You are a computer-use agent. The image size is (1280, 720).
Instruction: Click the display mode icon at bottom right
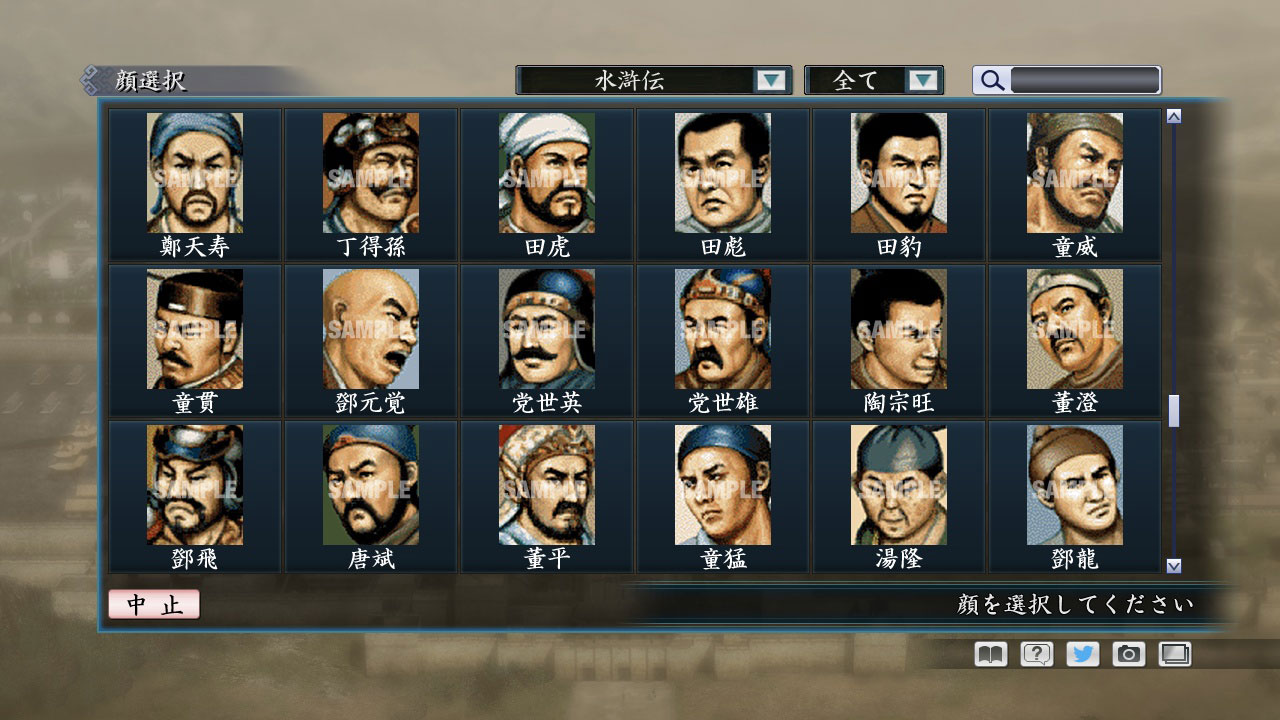[1174, 654]
